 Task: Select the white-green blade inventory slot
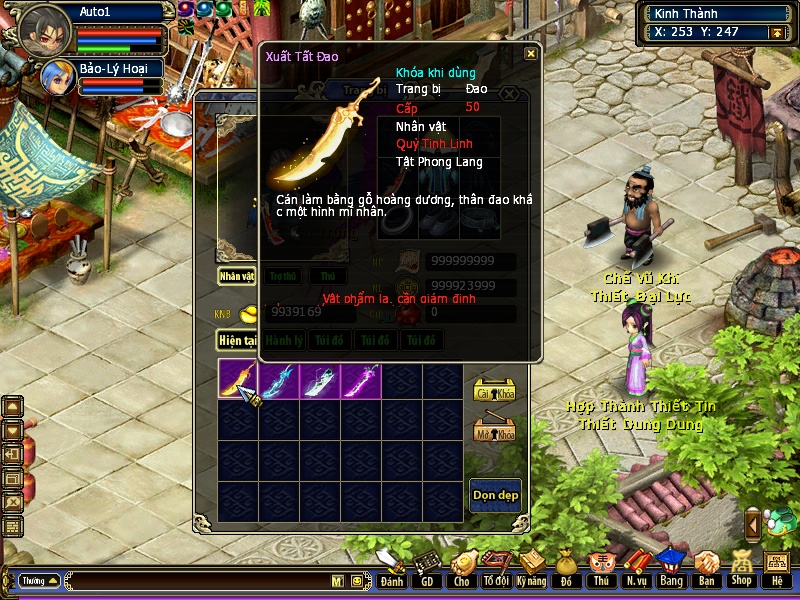click(x=320, y=381)
